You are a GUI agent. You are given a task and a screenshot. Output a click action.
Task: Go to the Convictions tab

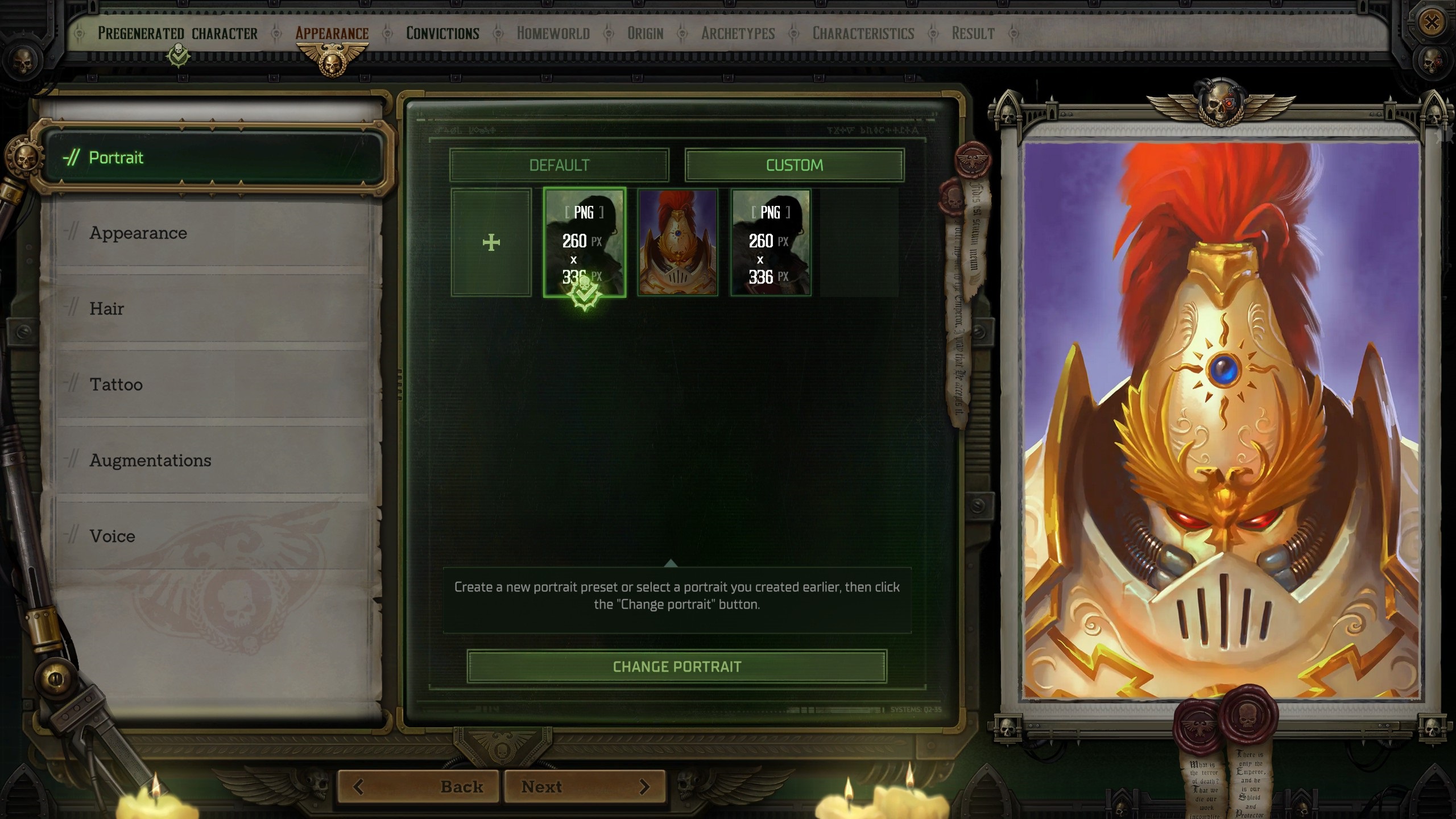coord(442,33)
